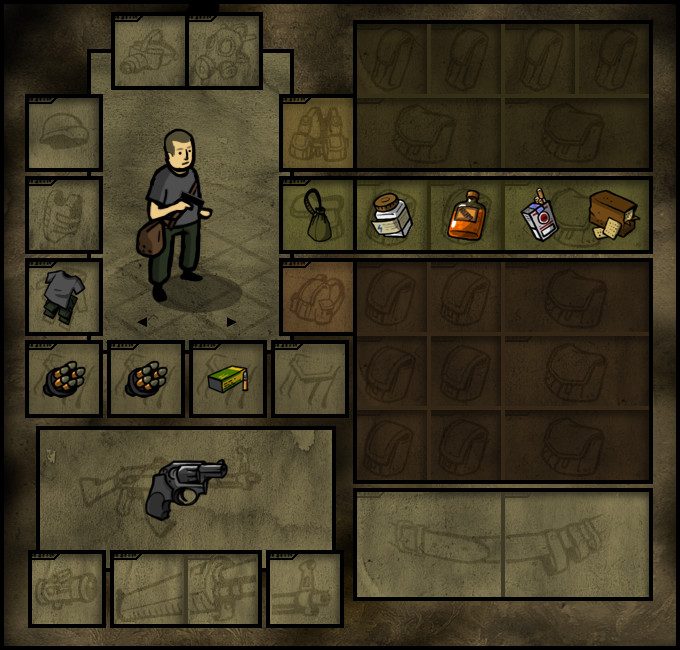Click the equipped green satchel bag slot
Image resolution: width=680 pixels, height=650 pixels.
[318, 215]
